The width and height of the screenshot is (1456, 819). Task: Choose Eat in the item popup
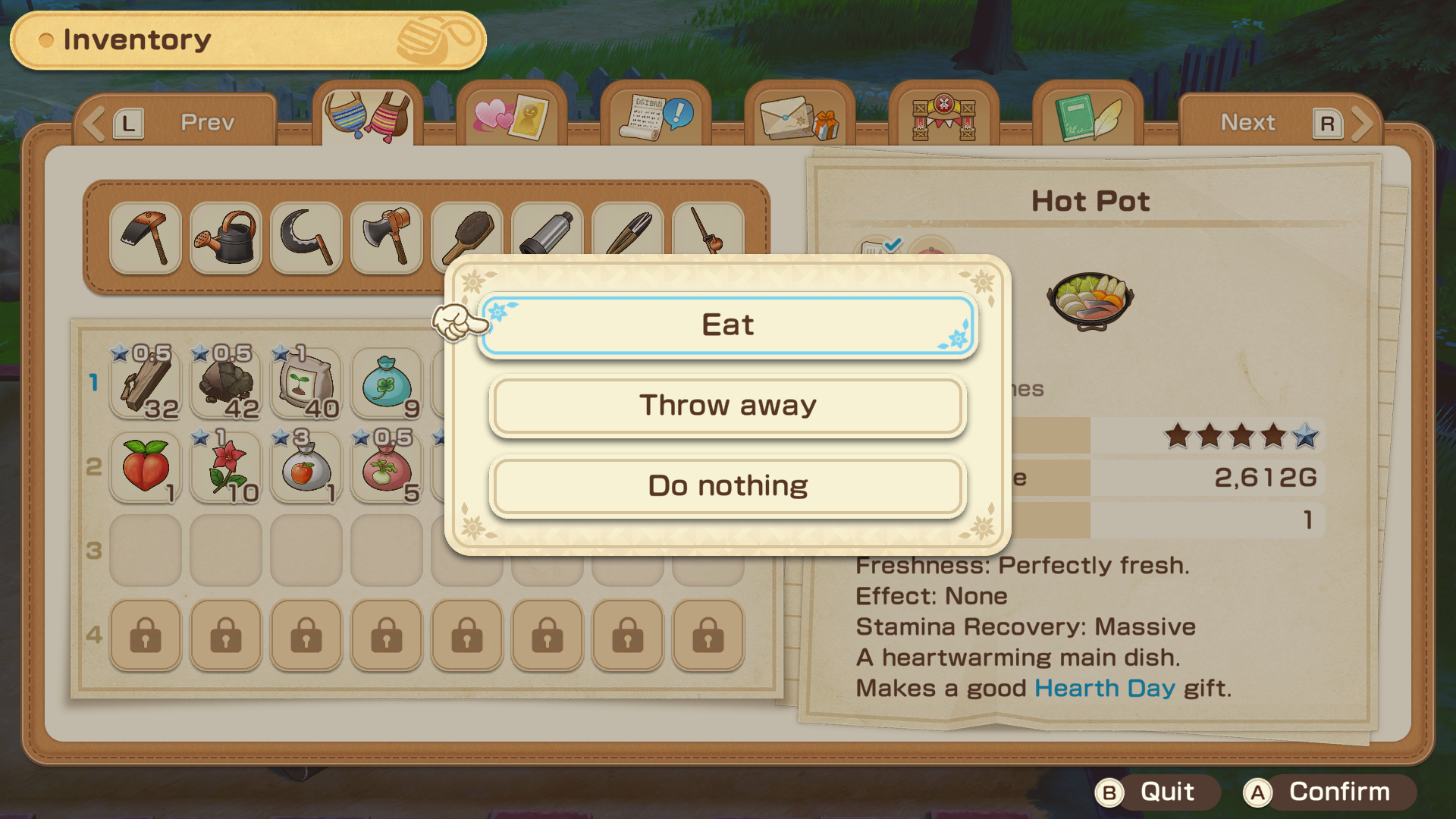728,325
